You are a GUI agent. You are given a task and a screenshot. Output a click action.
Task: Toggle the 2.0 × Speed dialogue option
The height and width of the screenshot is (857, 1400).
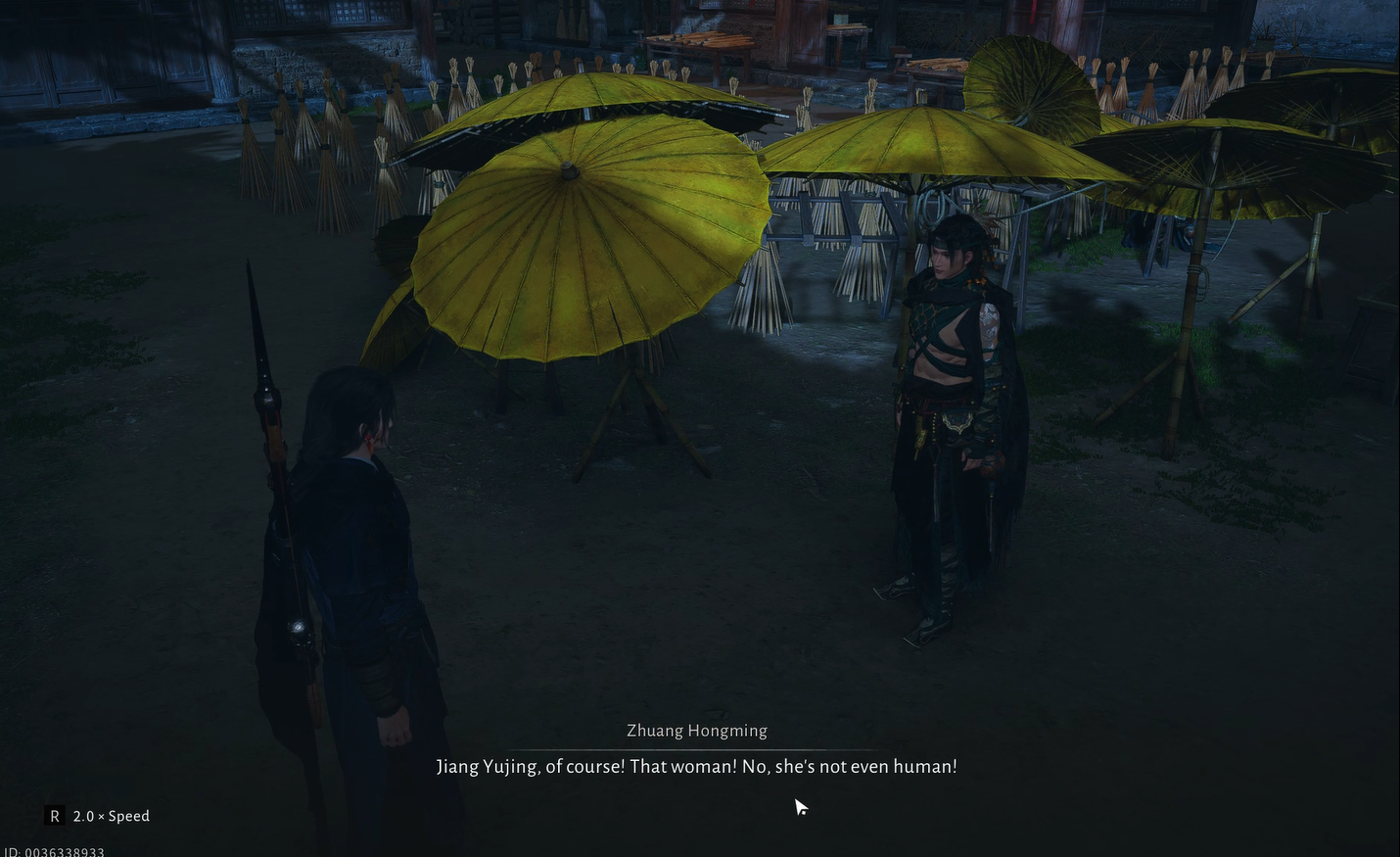pyautogui.click(x=99, y=816)
